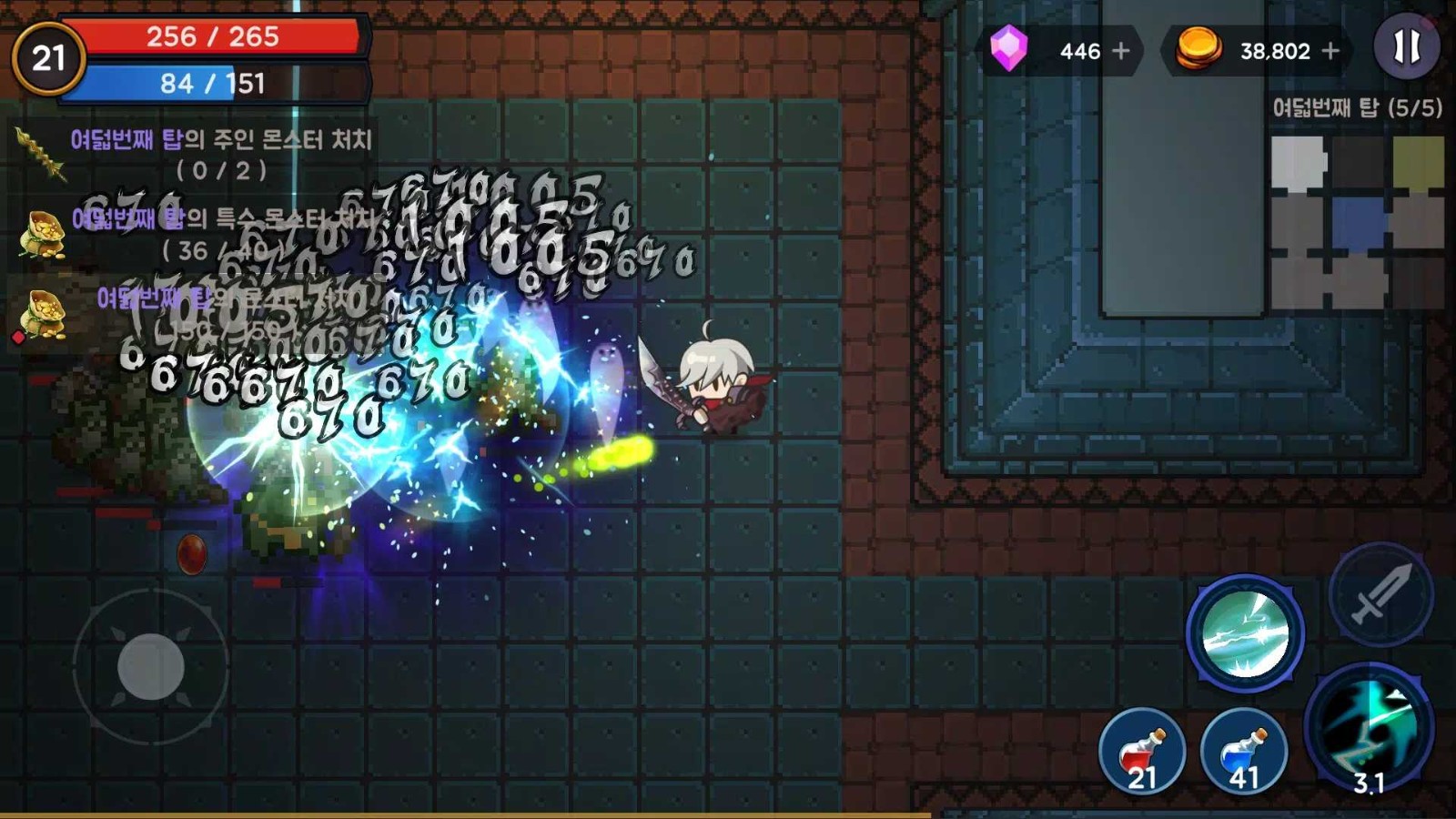Tap the red health bar
Image resolution: width=1456 pixels, height=819 pixels.
(x=214, y=38)
